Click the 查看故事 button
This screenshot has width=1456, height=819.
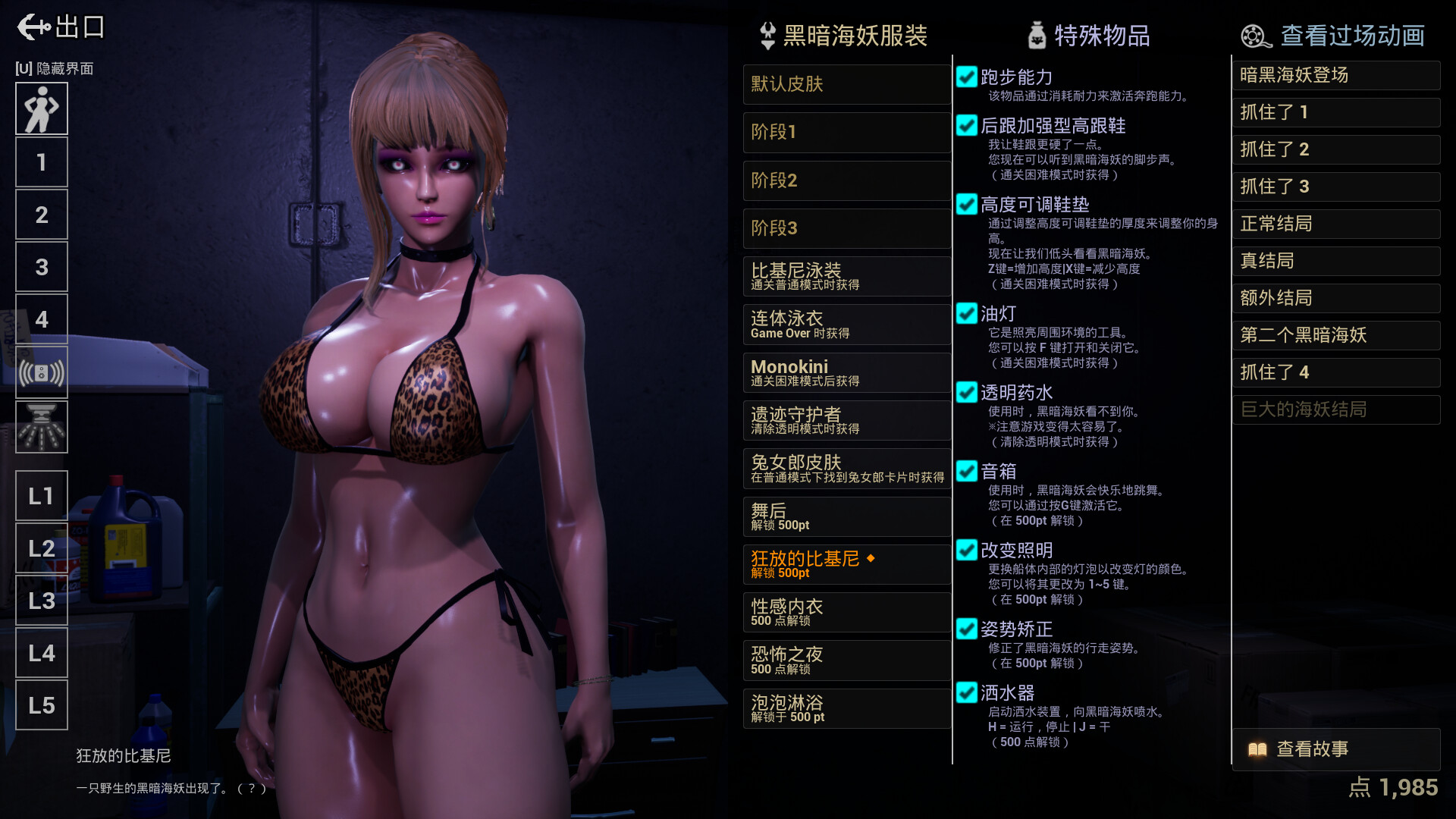[1336, 749]
